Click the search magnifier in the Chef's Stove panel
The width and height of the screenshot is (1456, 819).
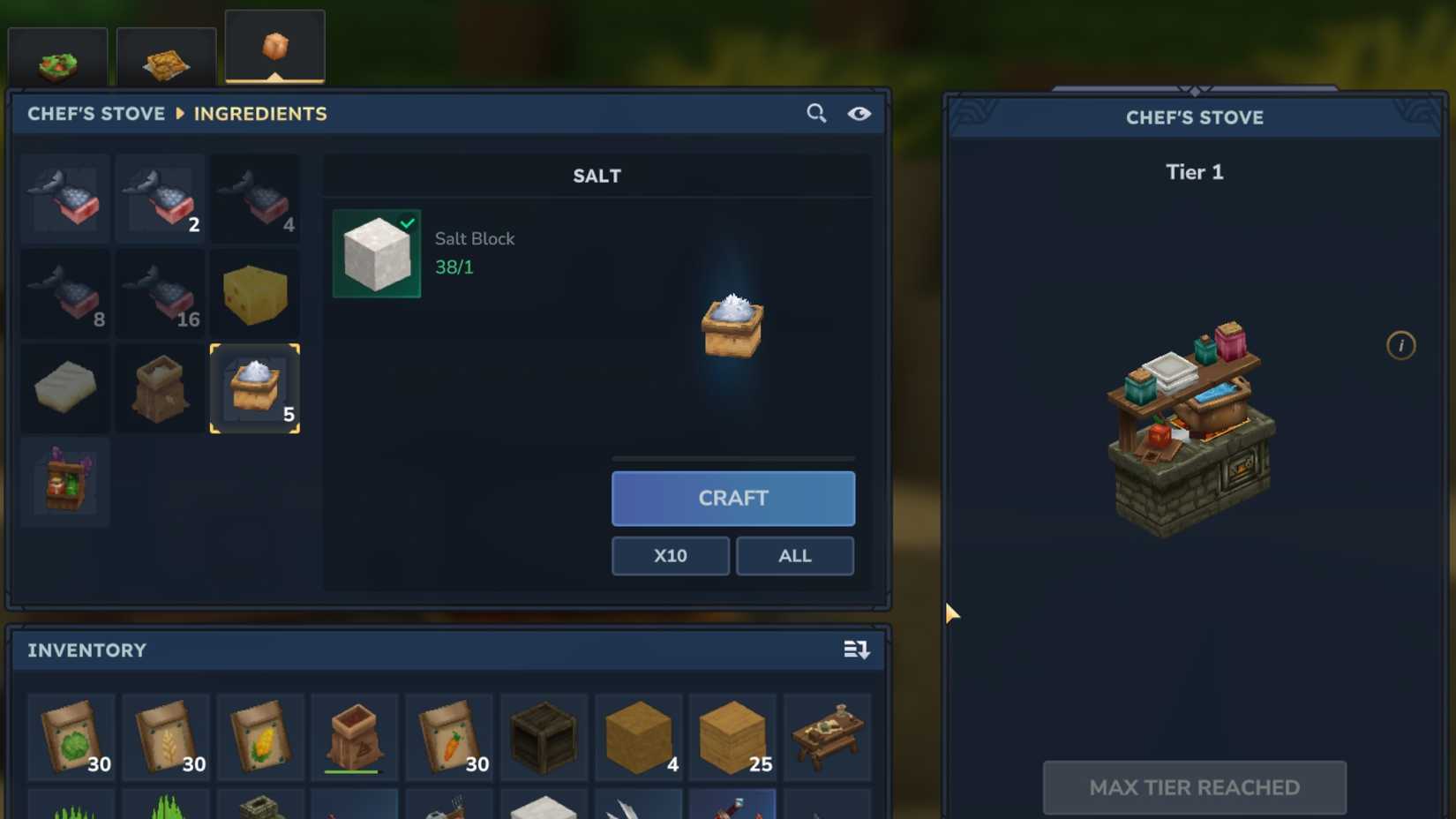point(814,113)
